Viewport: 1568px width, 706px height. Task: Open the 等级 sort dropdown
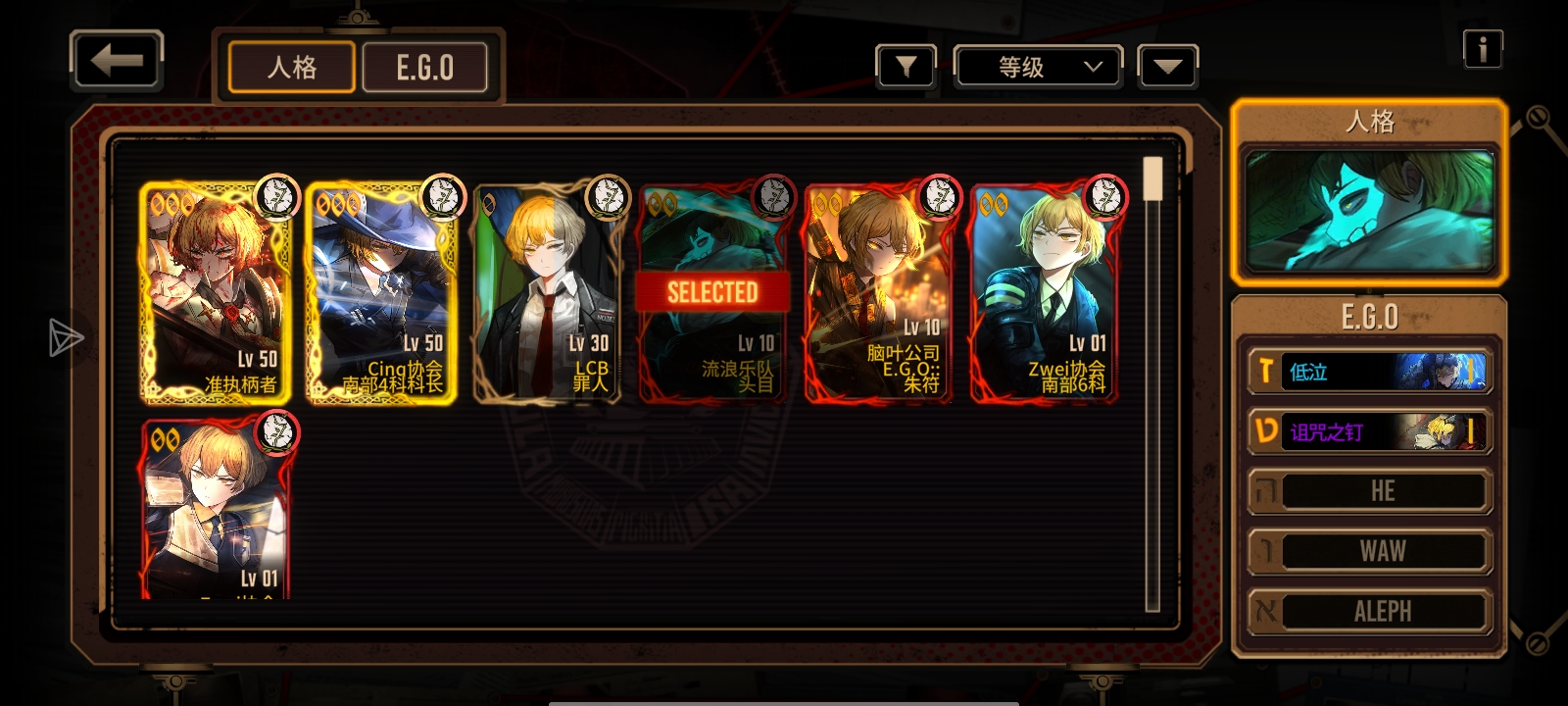[1038, 67]
